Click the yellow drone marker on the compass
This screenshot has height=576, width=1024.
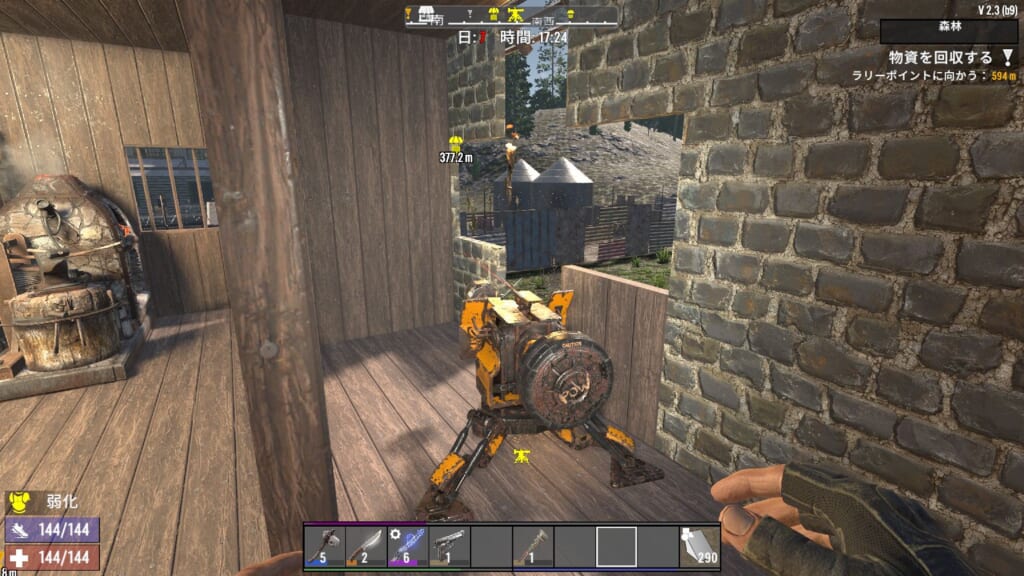[x=516, y=16]
